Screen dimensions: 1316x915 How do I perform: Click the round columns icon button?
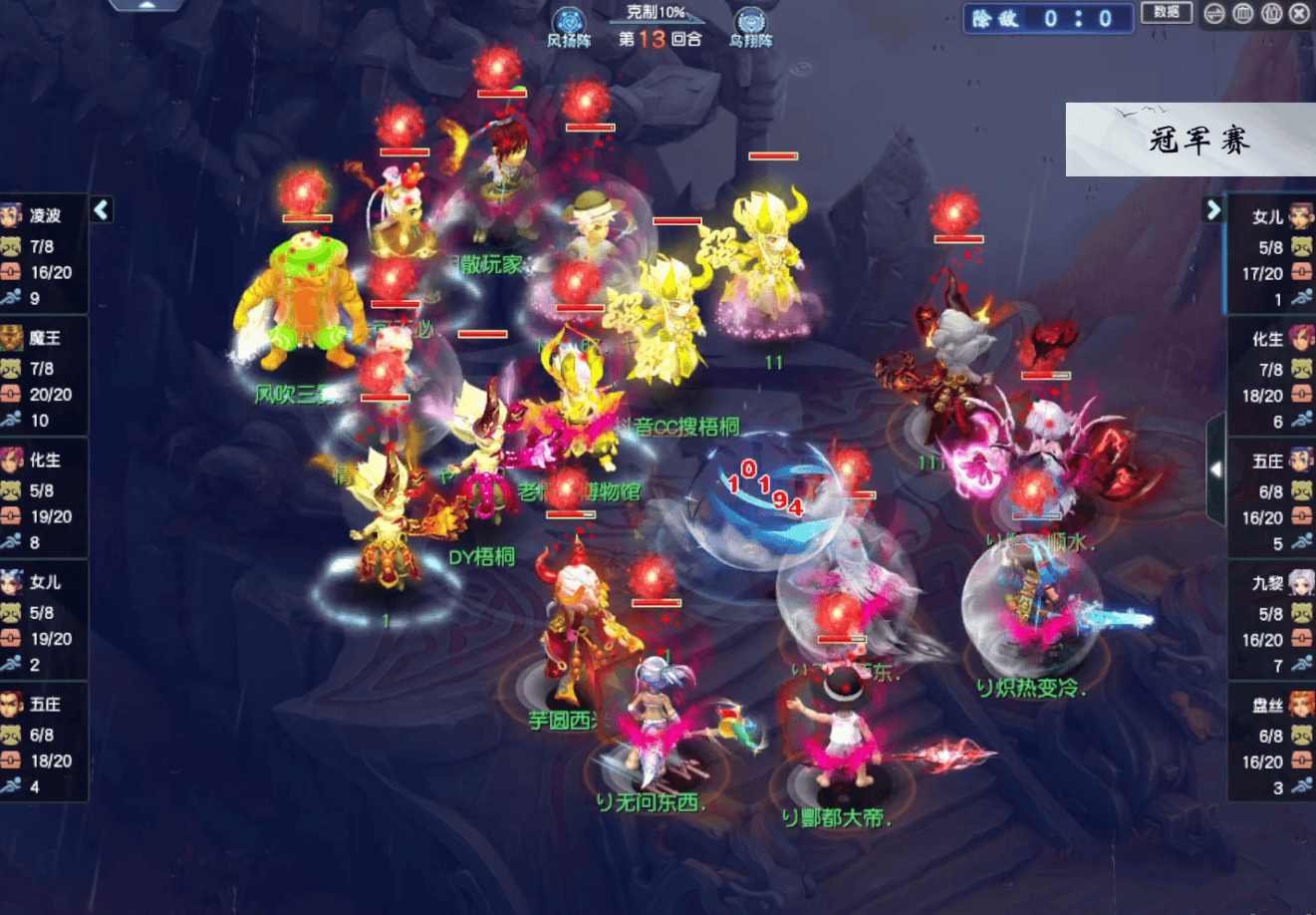tap(1243, 14)
